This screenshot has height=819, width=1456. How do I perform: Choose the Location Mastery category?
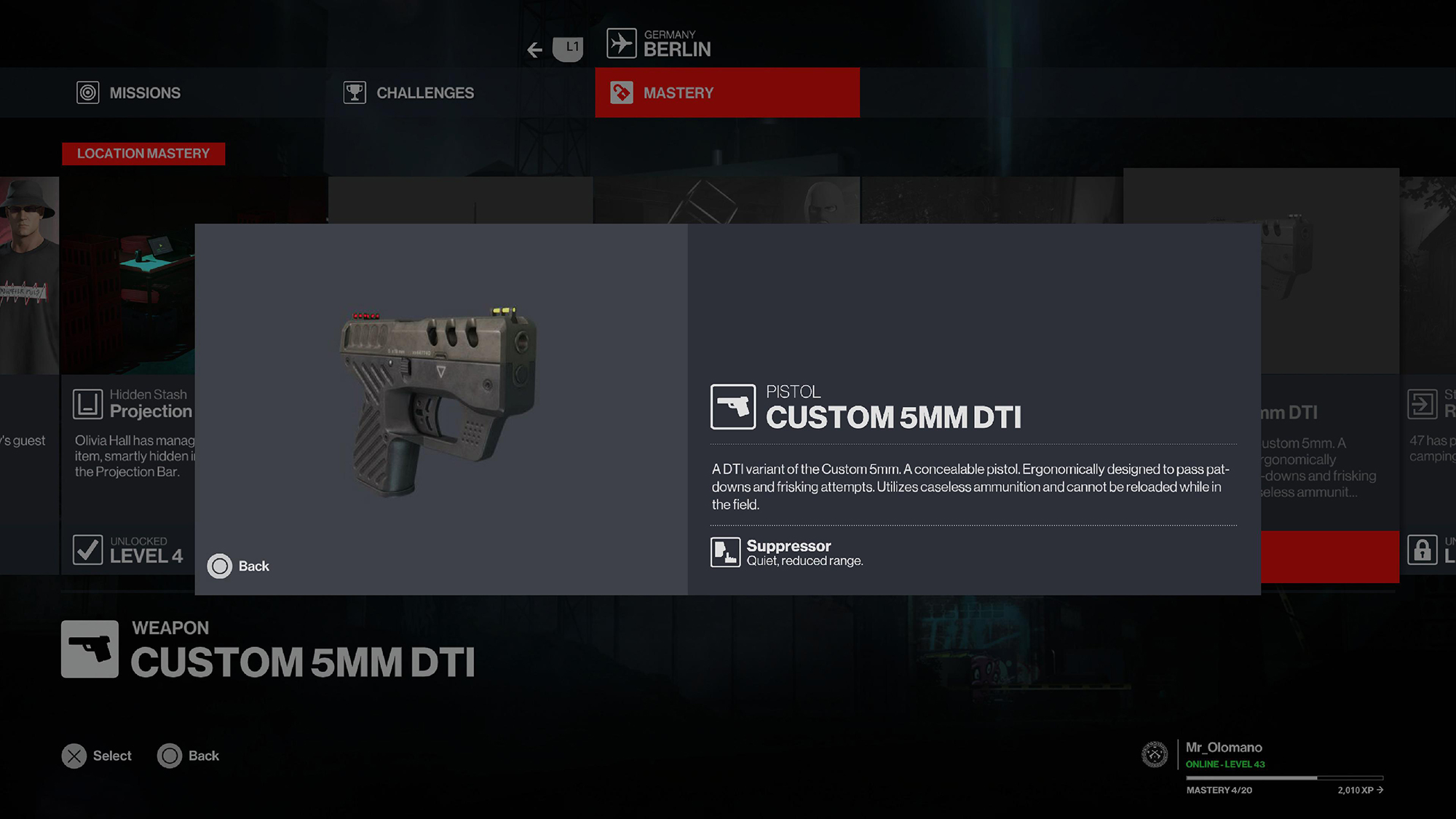[x=143, y=154]
